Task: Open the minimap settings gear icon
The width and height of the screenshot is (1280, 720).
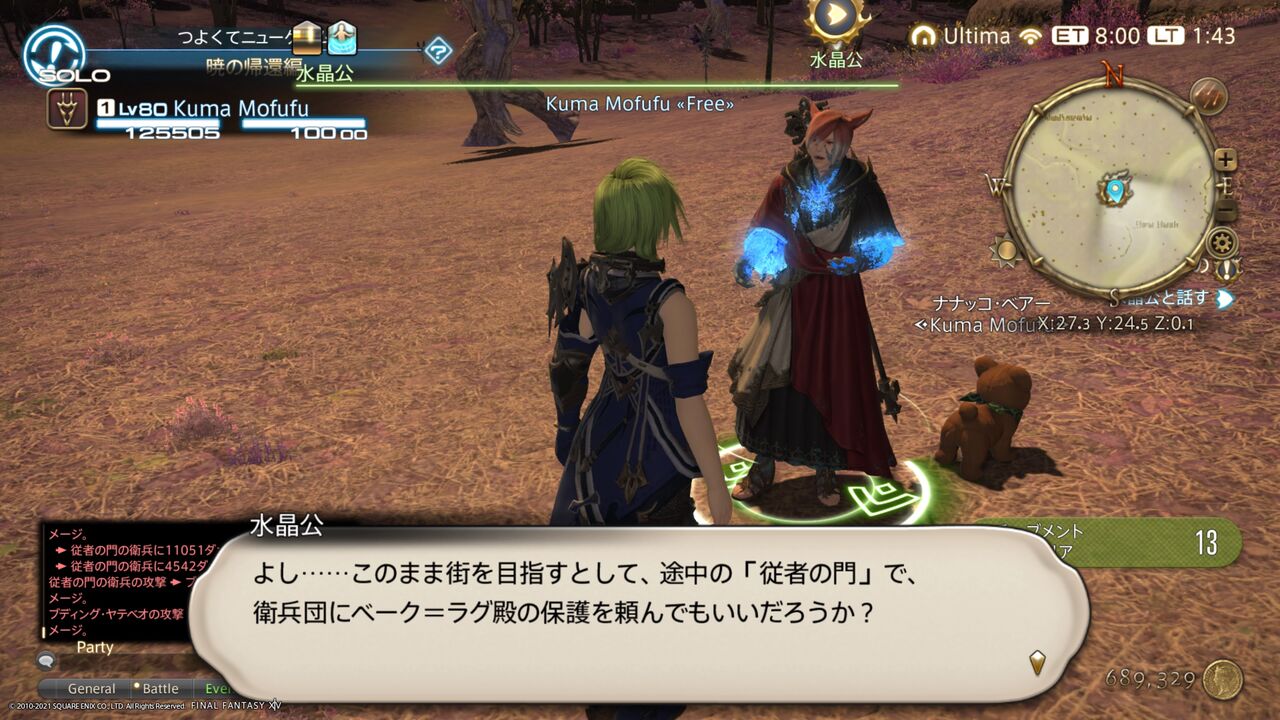Action: coord(1222,240)
